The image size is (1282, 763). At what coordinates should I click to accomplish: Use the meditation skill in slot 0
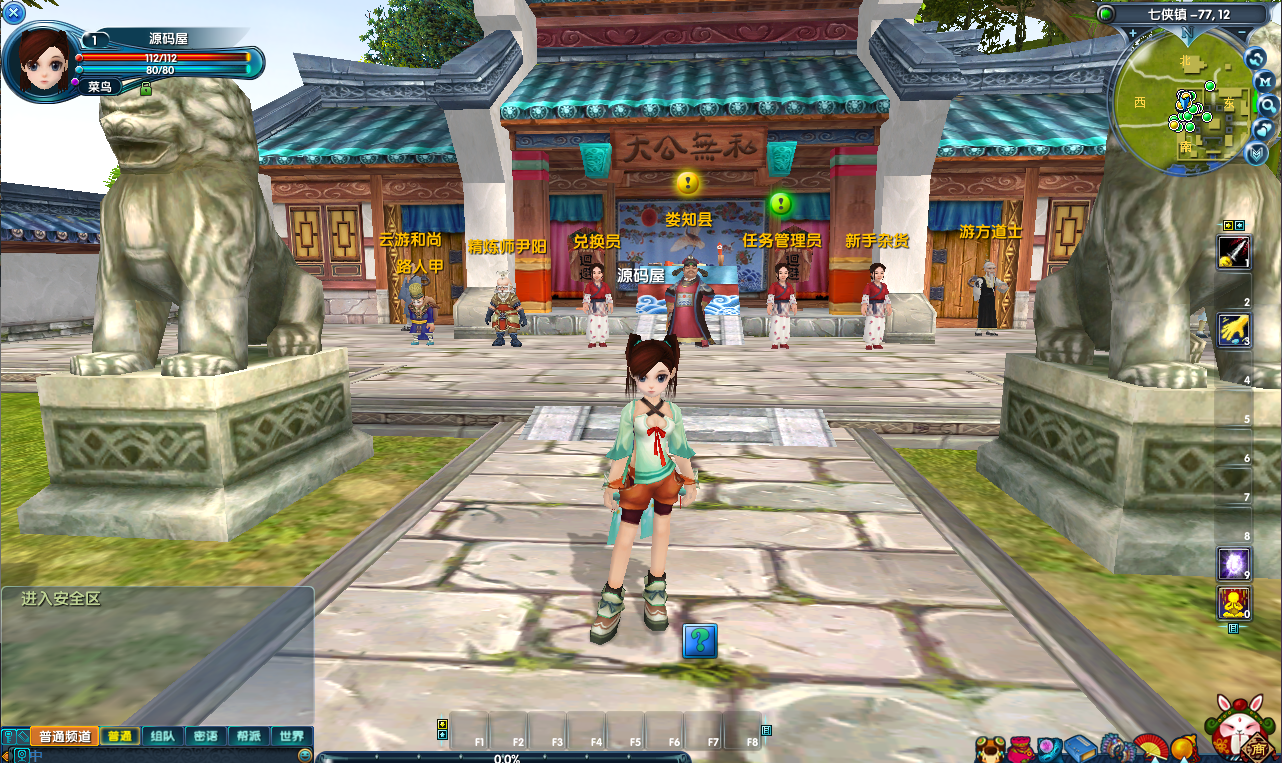pyautogui.click(x=1232, y=603)
